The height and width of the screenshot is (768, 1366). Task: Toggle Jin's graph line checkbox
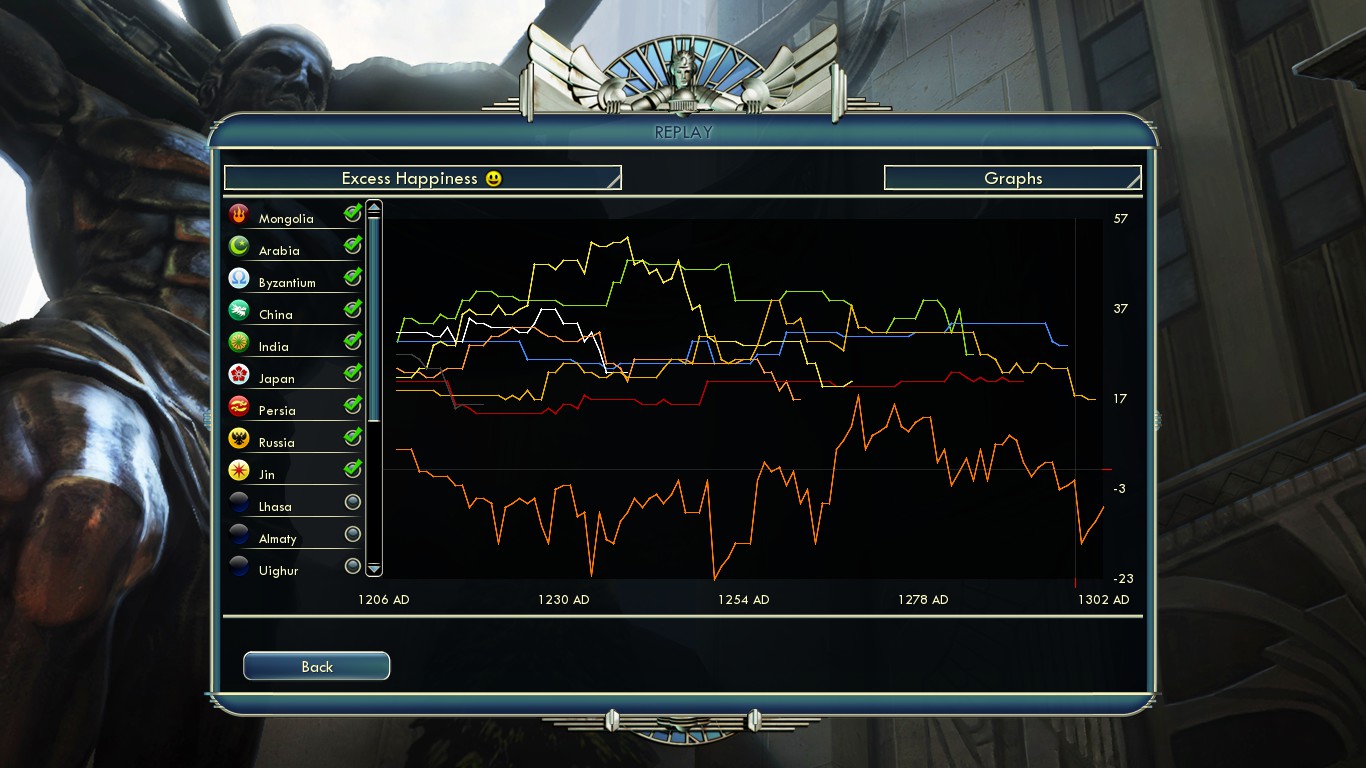click(x=352, y=469)
